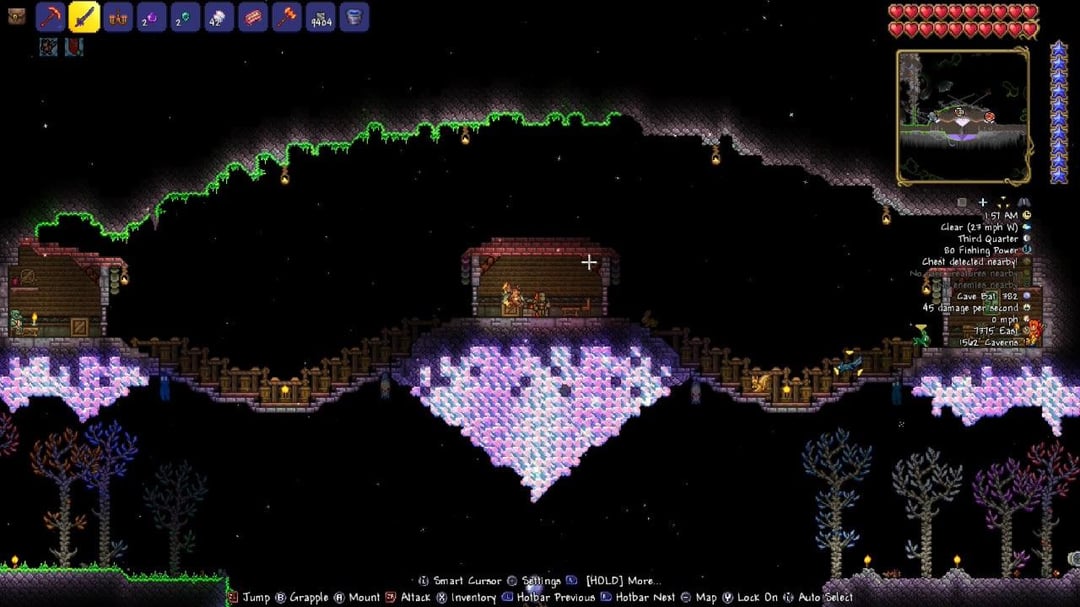Click the red NPC marker on minimap
Viewport: 1080px width, 607px height.
pos(990,117)
